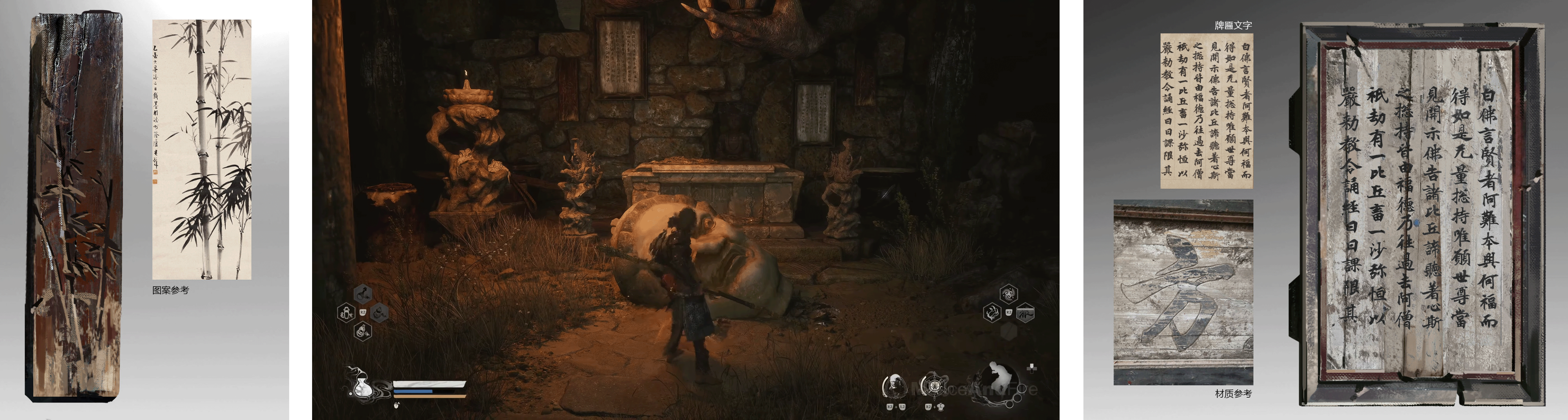Use the jar-shaped quick item on the left
Viewport: 1568px width, 420px height.
click(x=346, y=313)
